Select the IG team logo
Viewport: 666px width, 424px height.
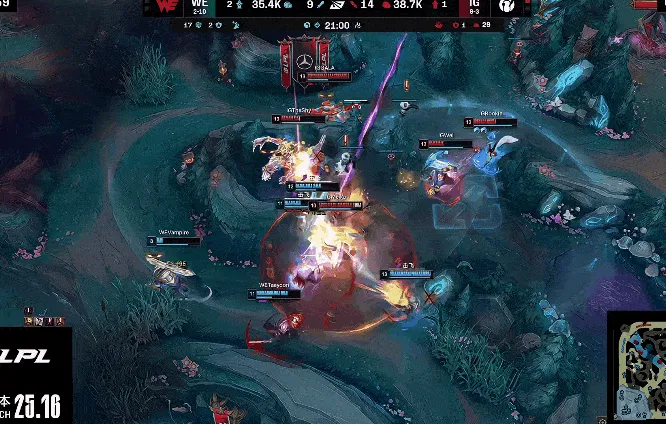(507, 8)
